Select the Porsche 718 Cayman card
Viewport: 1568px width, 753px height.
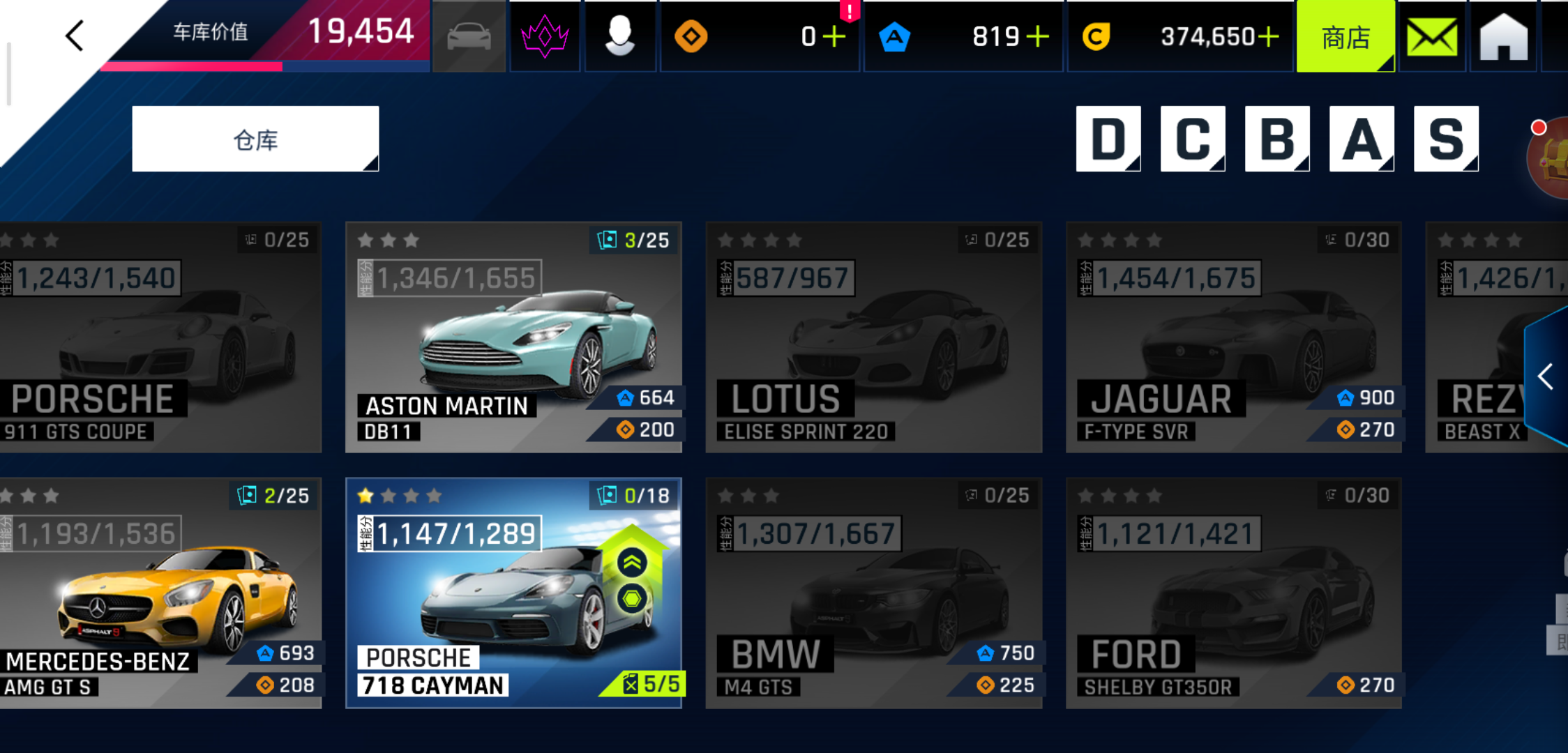(x=513, y=593)
